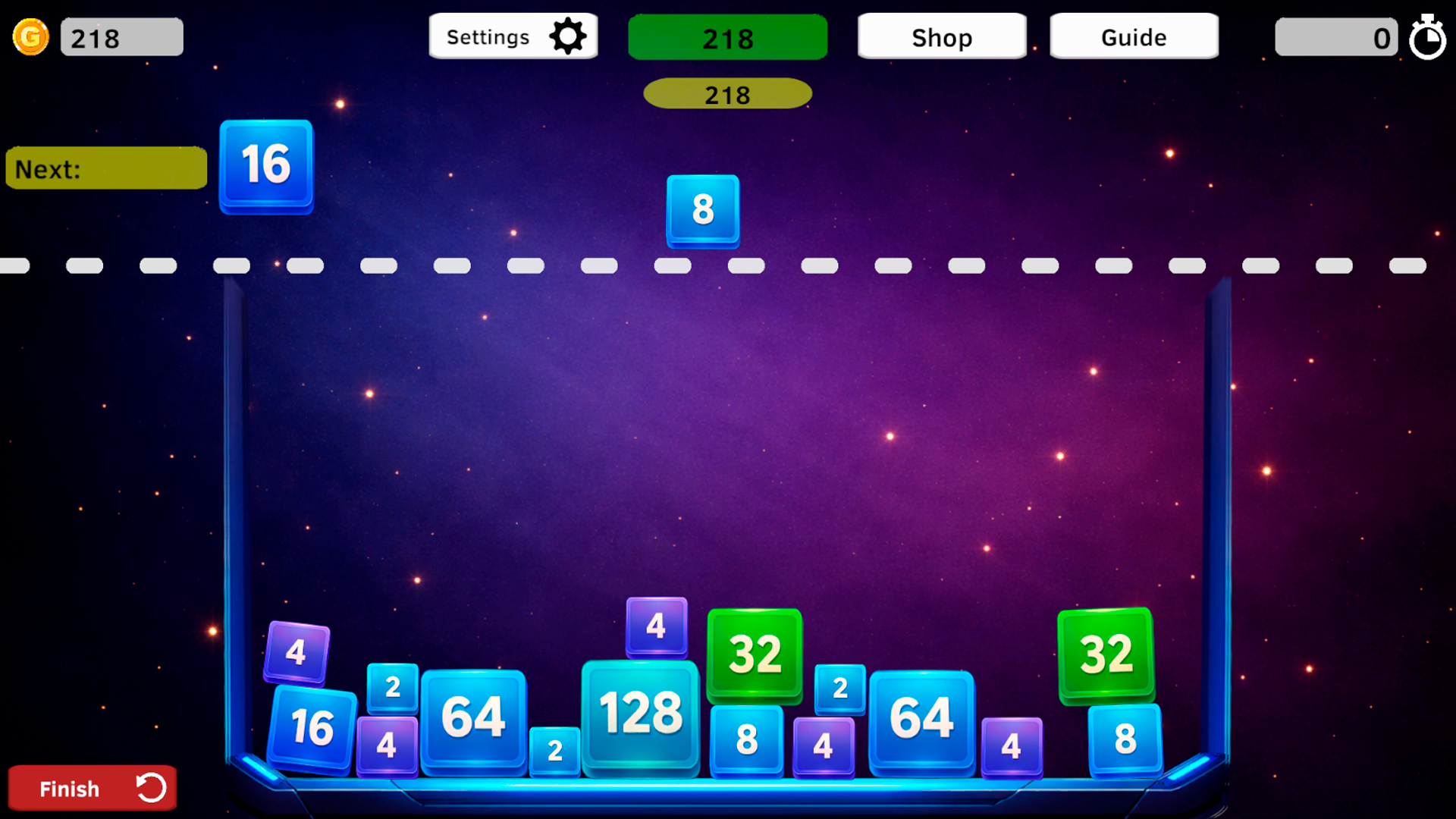Viewport: 1456px width, 819px height.
Task: Select the falling 8 tile
Action: coord(701,211)
